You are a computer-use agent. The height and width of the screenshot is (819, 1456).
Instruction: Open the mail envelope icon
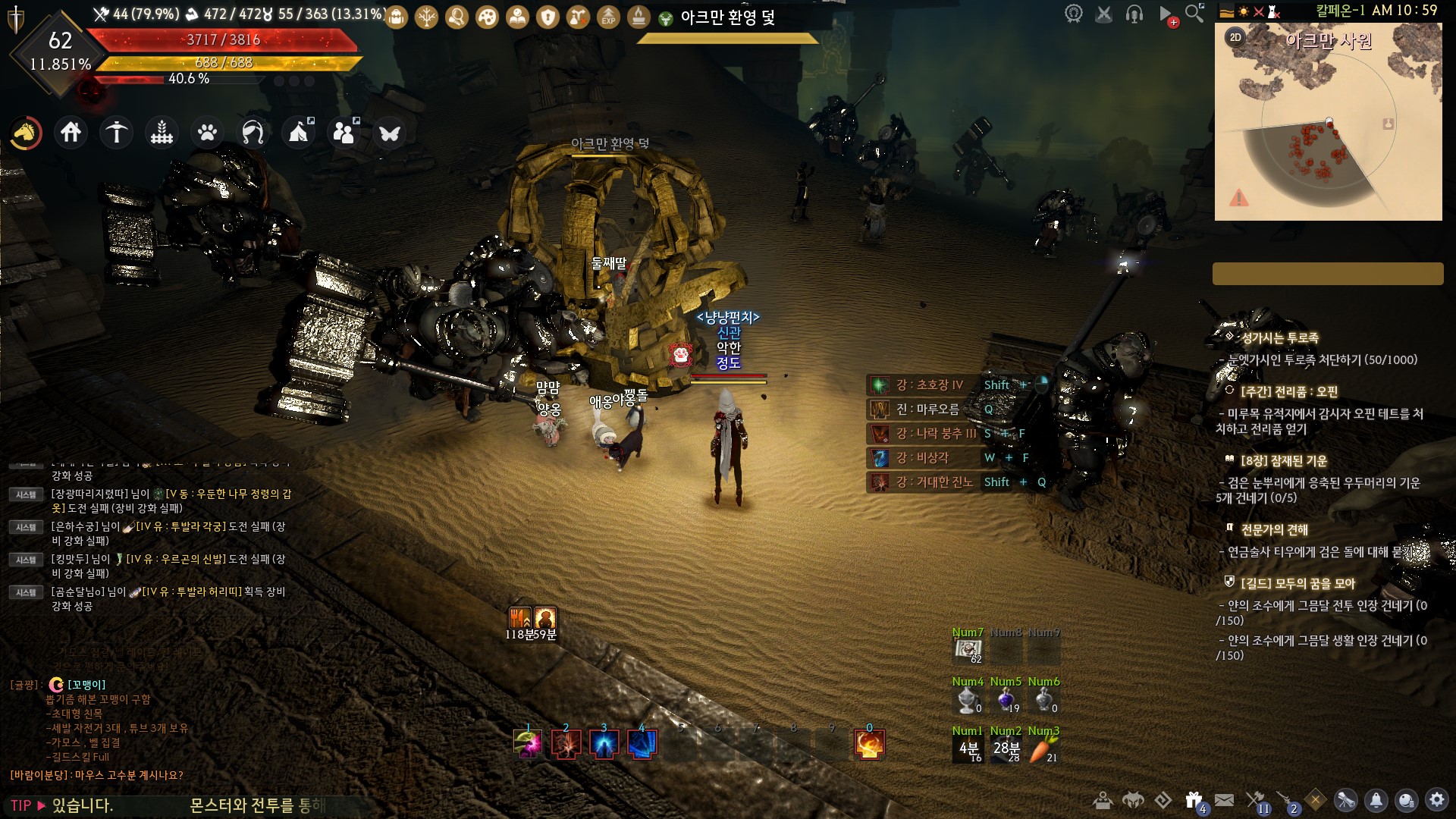[1224, 800]
